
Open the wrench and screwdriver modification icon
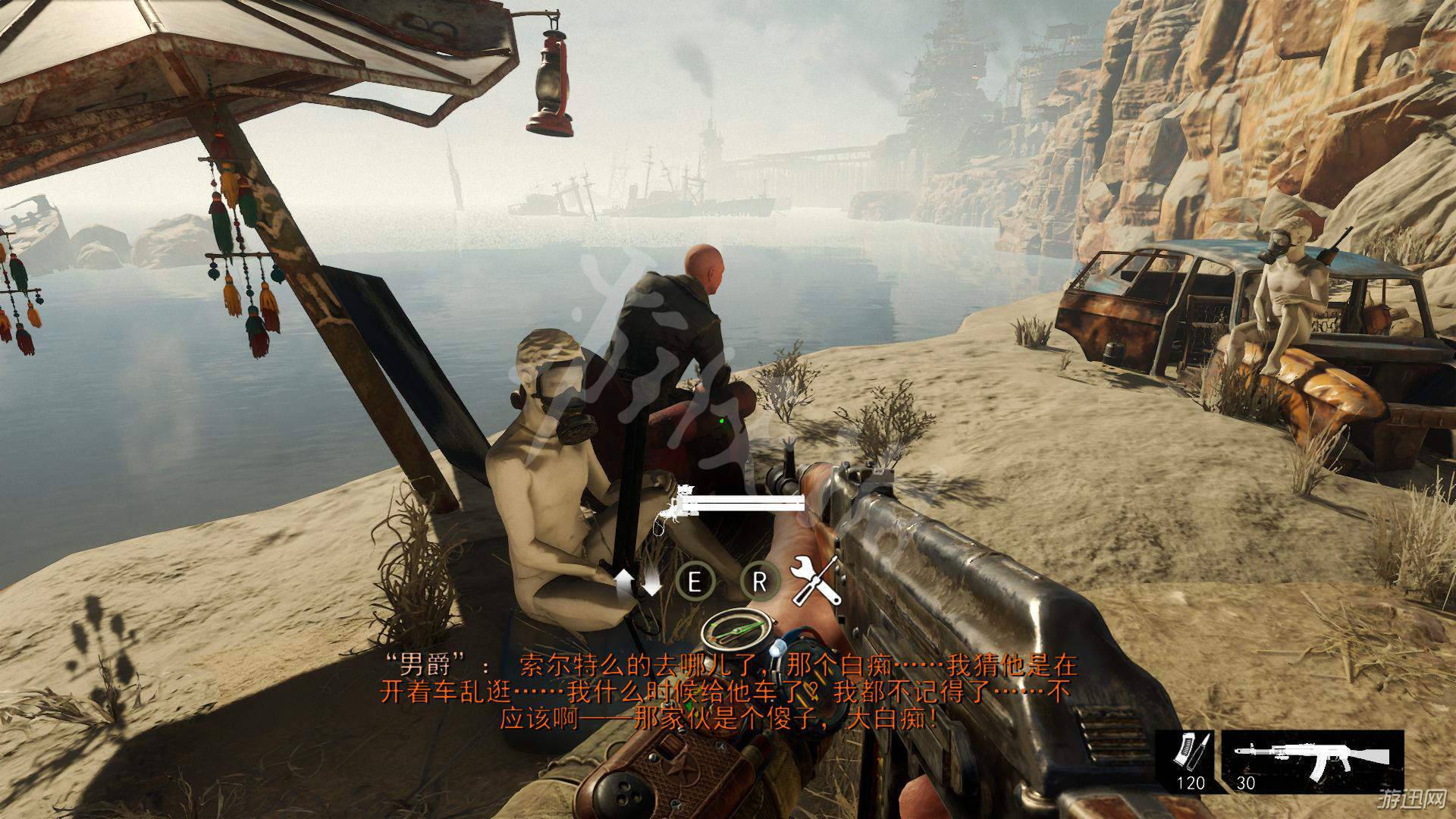pyautogui.click(x=816, y=580)
